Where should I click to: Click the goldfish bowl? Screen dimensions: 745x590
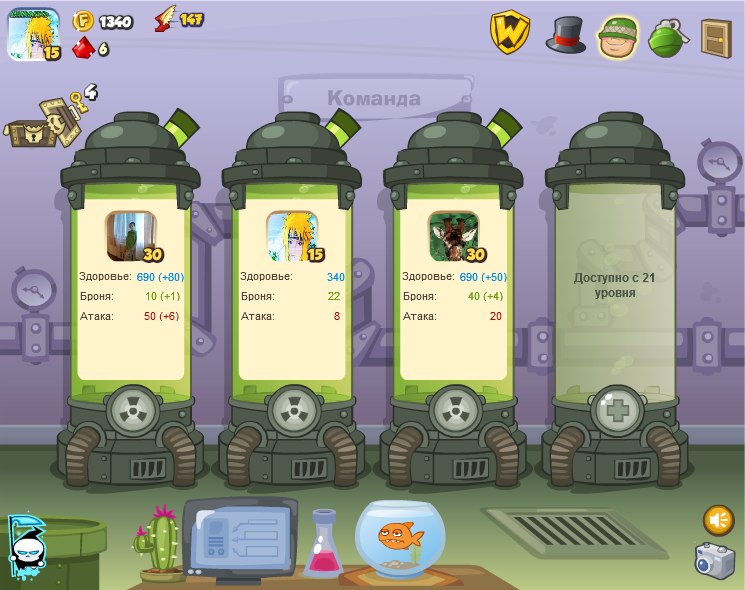pos(402,538)
